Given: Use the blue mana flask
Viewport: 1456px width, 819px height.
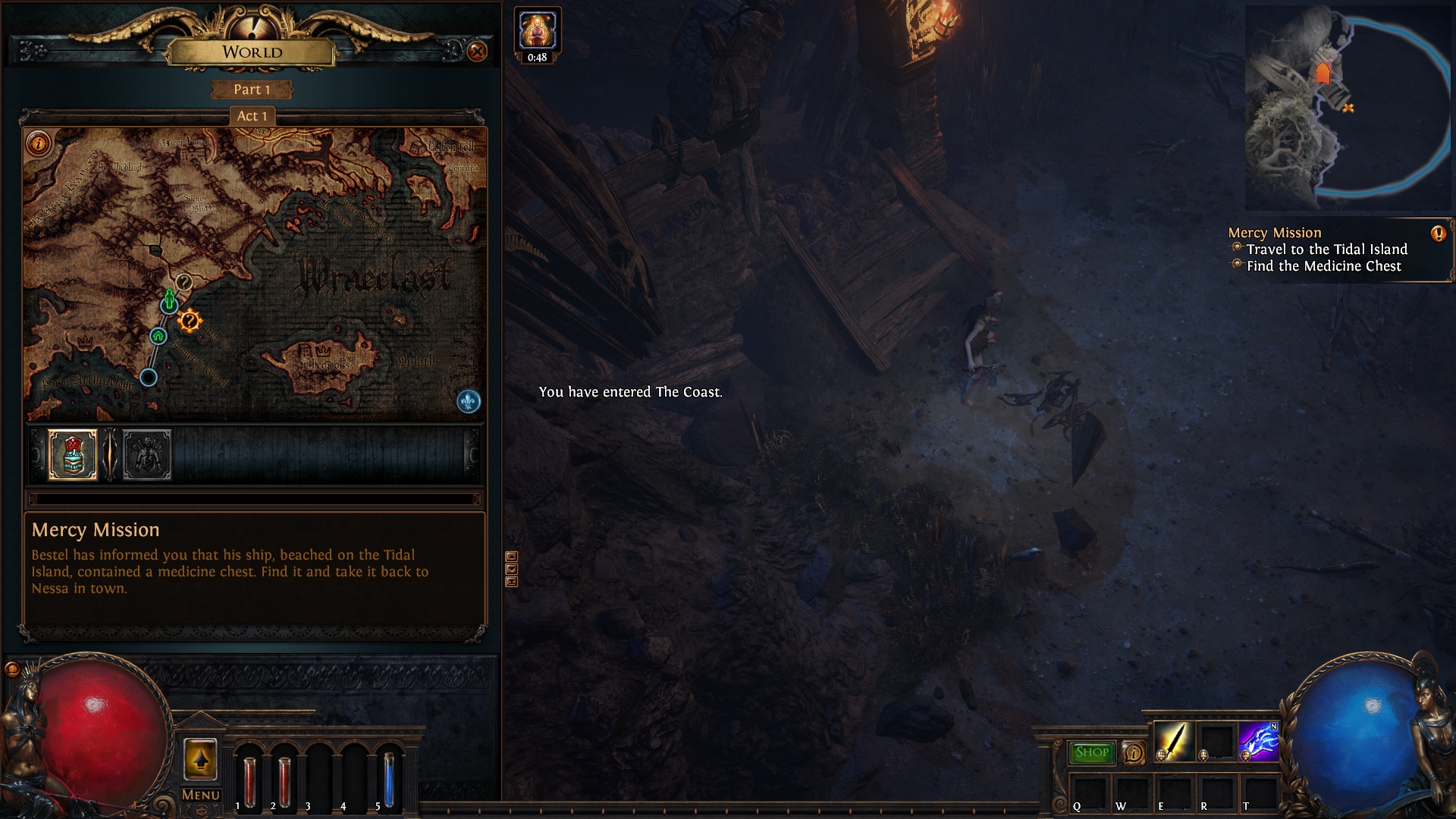Looking at the screenshot, I should point(389,778).
